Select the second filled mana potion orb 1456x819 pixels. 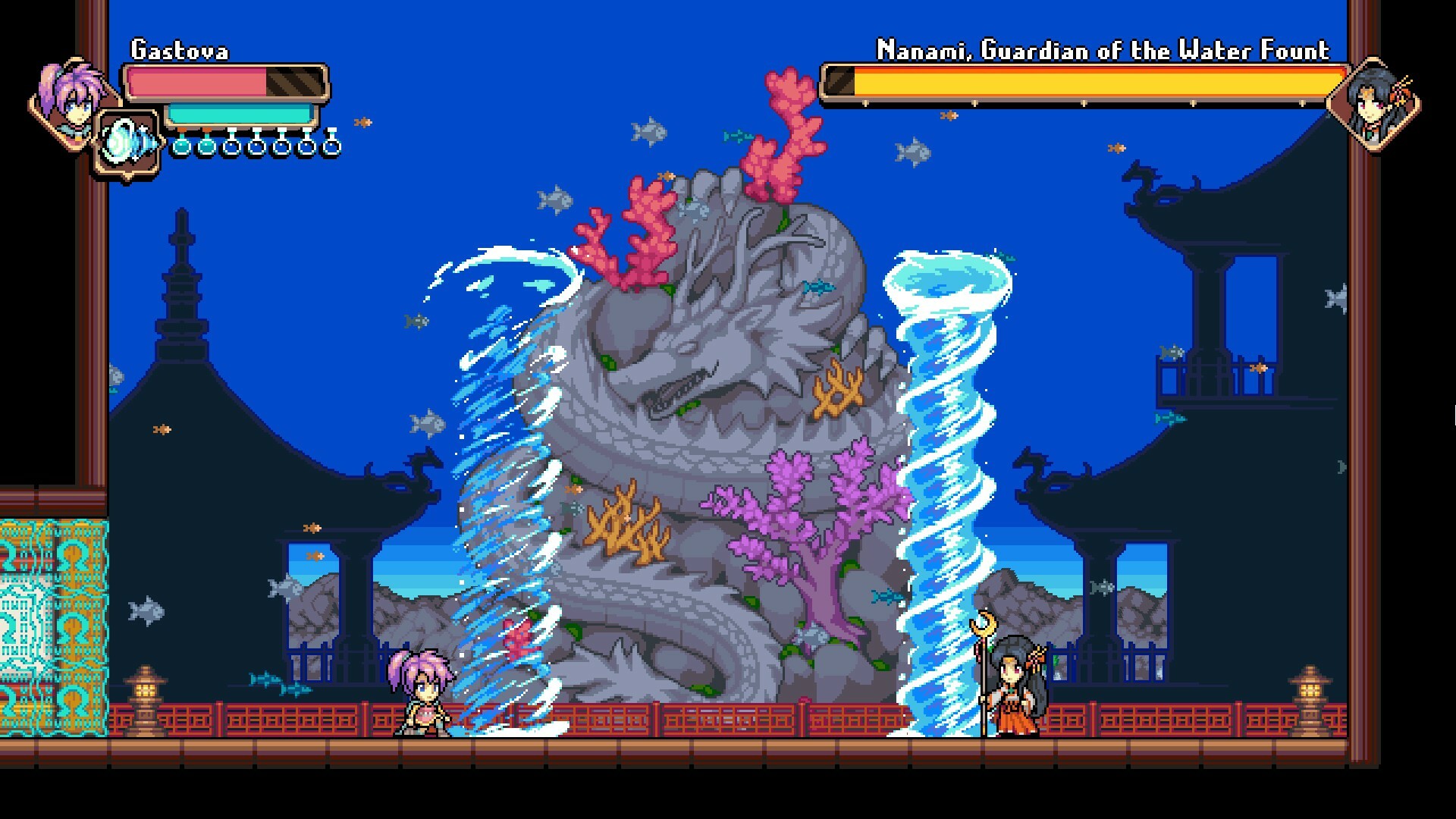(x=206, y=146)
